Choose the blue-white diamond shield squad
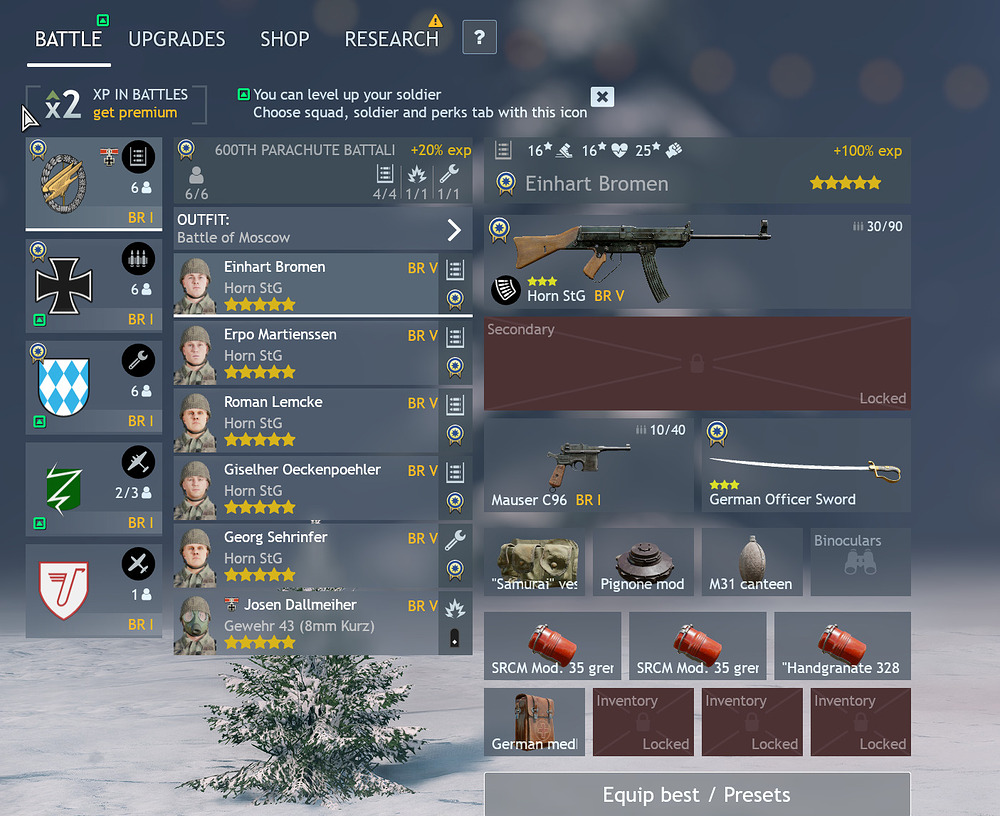The height and width of the screenshot is (816, 1000). point(94,386)
